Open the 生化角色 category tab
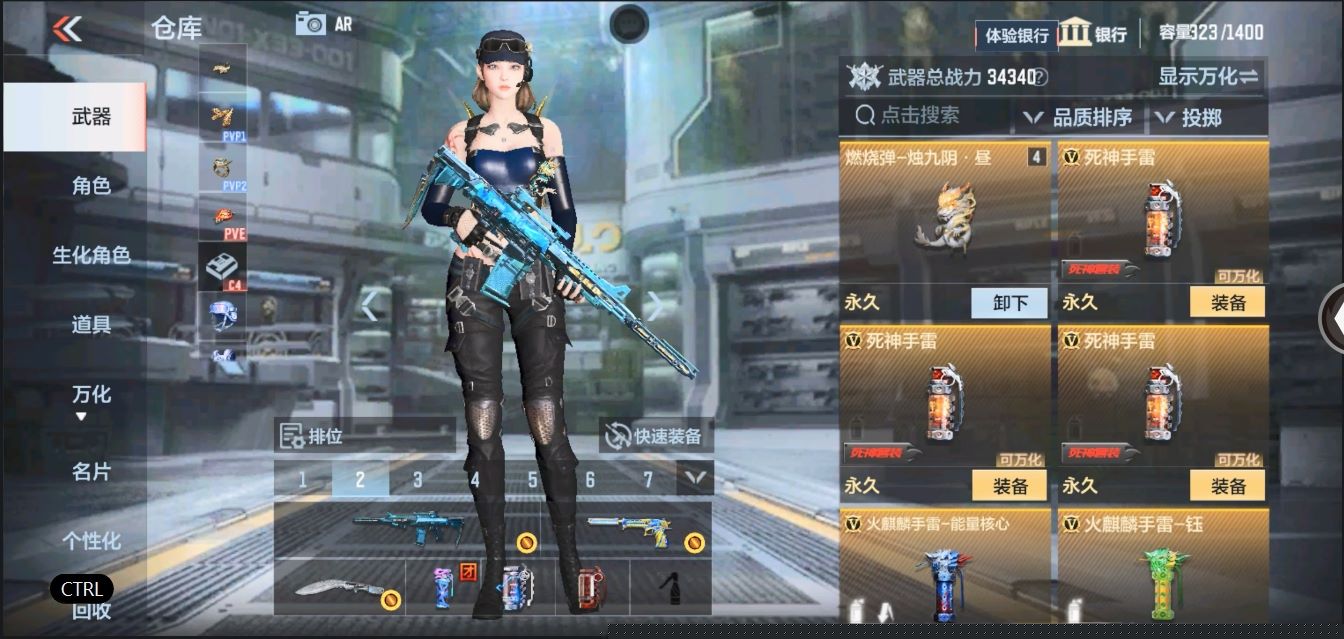 [91, 255]
